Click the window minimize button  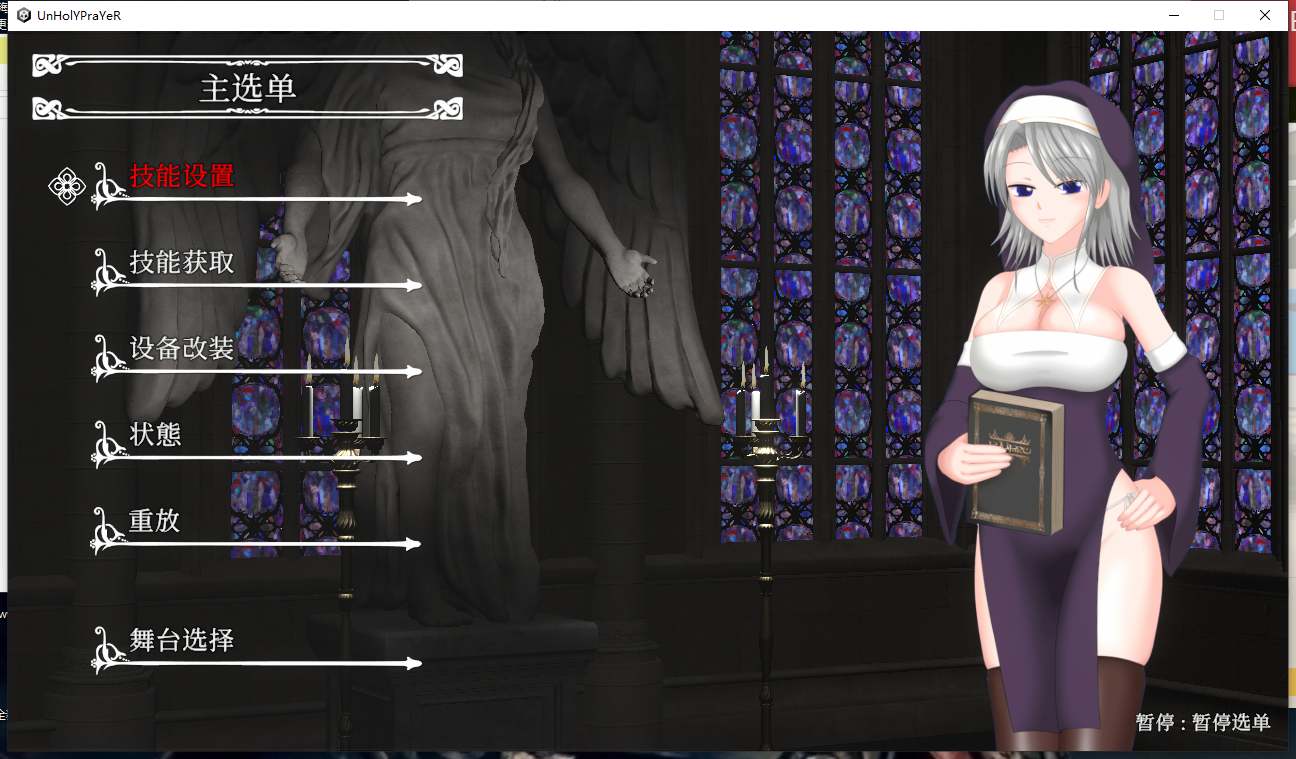click(x=1172, y=15)
